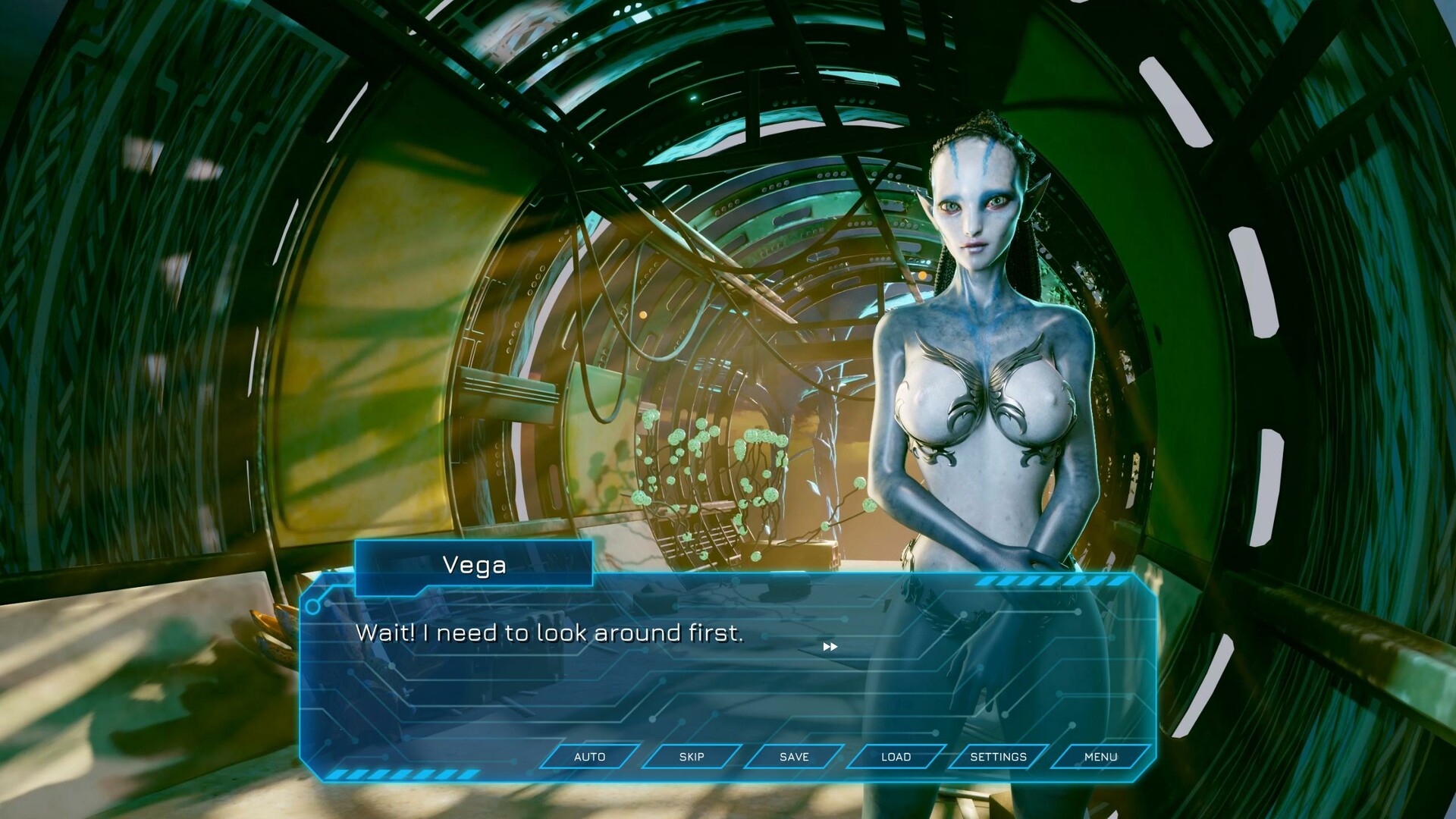Go to the MENU
Image resolution: width=1456 pixels, height=819 pixels.
click(1100, 757)
